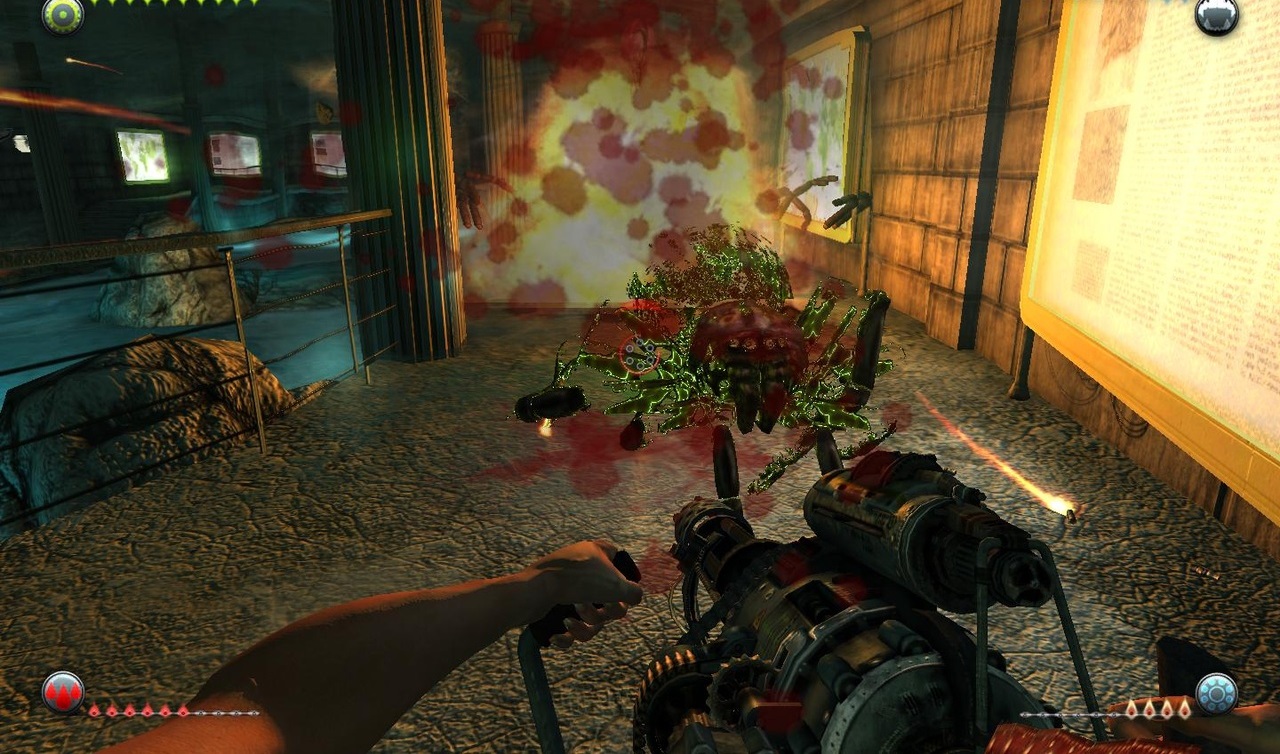Click the red flame health icon
The height and width of the screenshot is (754, 1280).
[63, 692]
